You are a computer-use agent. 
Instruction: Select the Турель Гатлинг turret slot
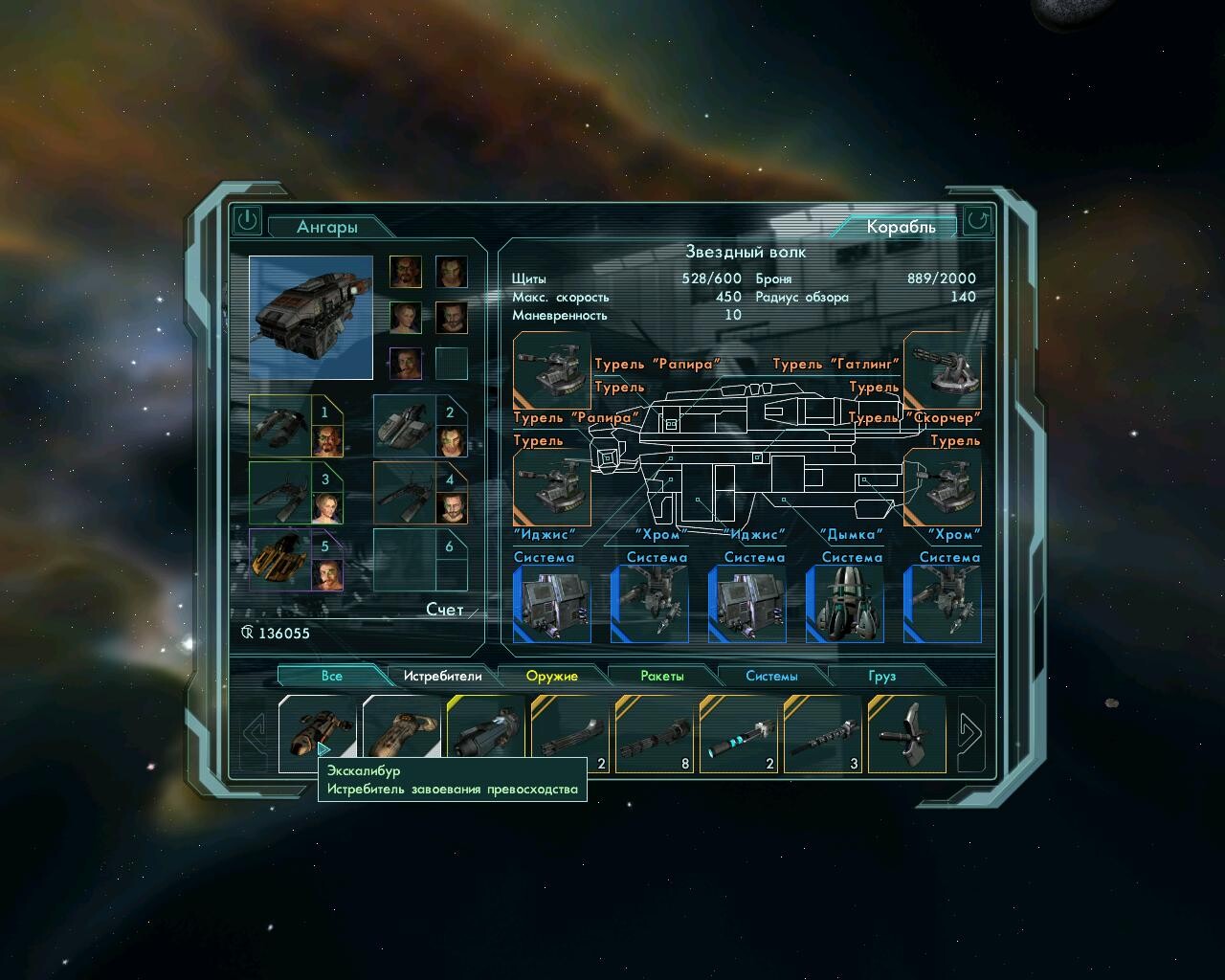[942, 369]
